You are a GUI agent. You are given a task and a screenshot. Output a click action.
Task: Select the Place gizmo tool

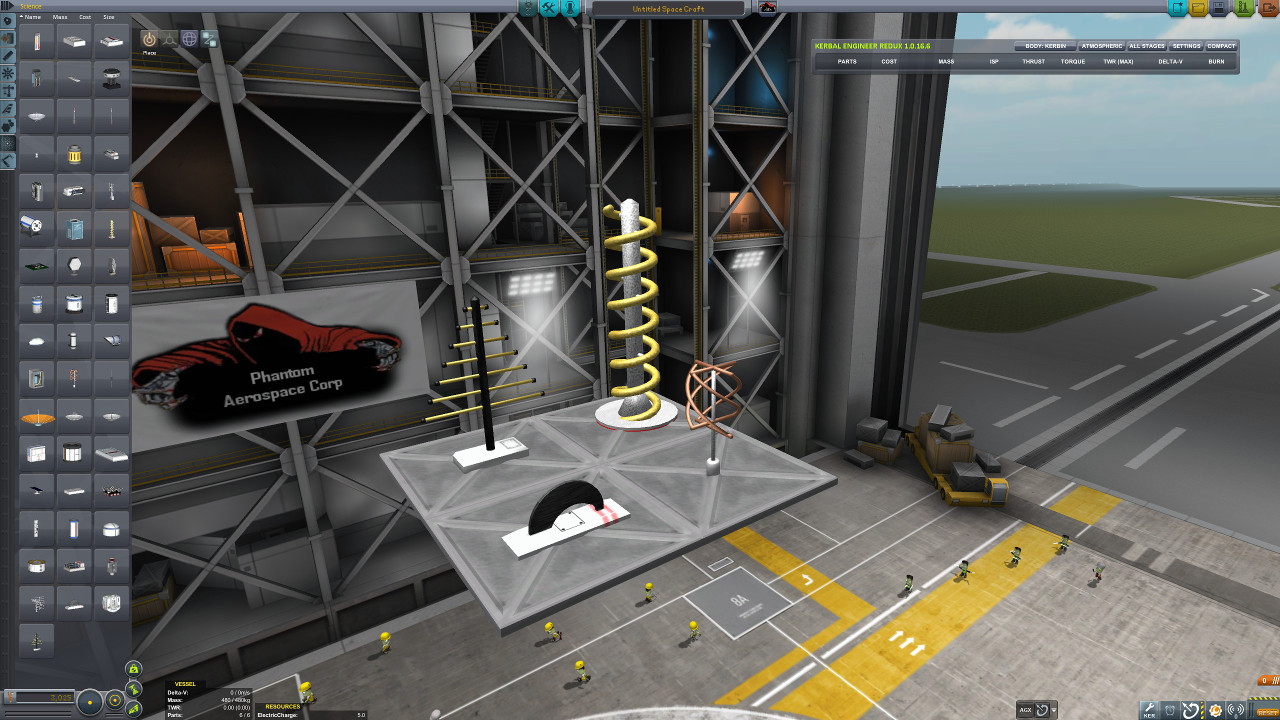[149, 39]
